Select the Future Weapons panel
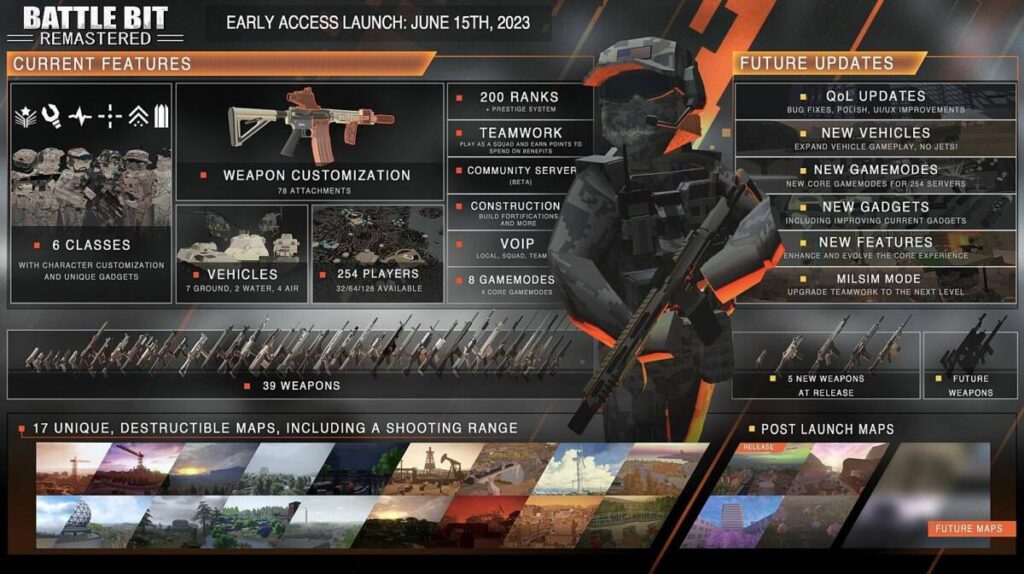The image size is (1024, 574). [x=969, y=365]
